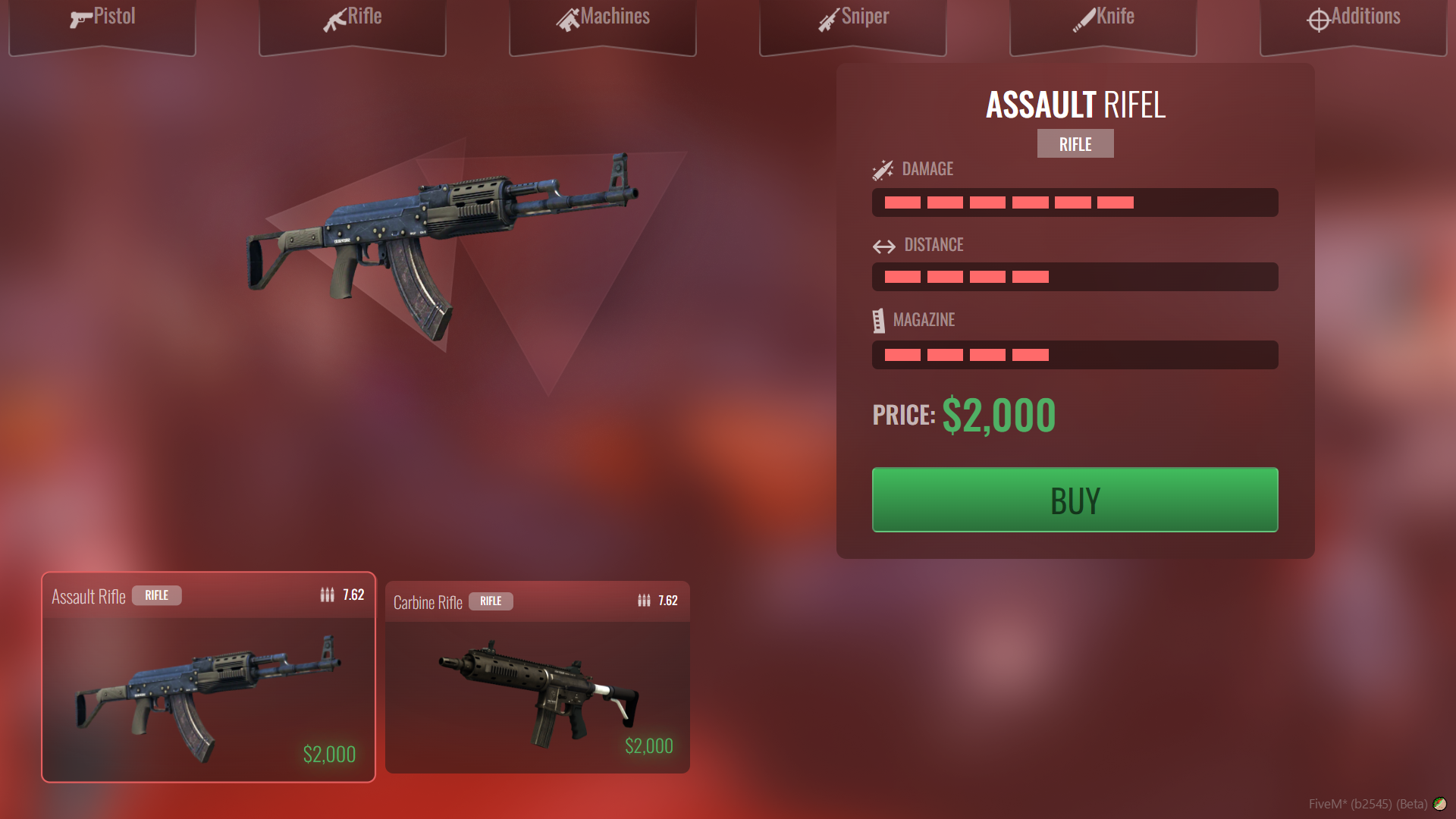Click the RIFLE badge under Assault Rifel title
Image resolution: width=1456 pixels, height=819 pixels.
[x=1075, y=143]
